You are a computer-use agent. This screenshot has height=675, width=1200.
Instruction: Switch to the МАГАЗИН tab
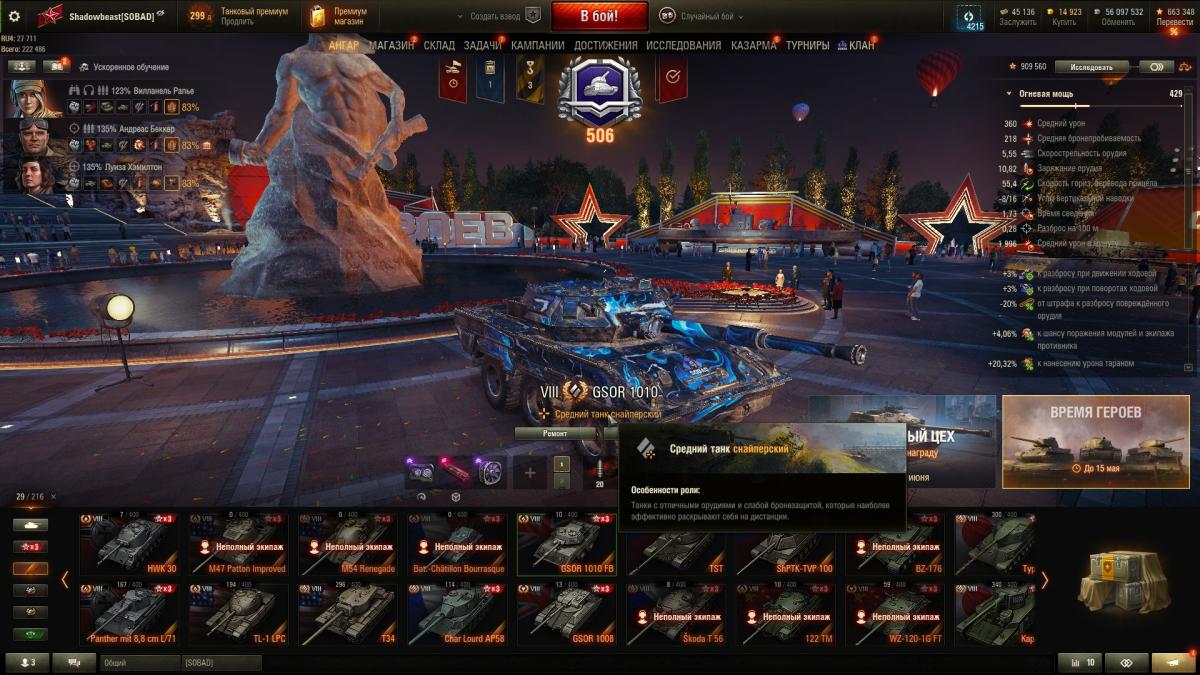pyautogui.click(x=391, y=45)
